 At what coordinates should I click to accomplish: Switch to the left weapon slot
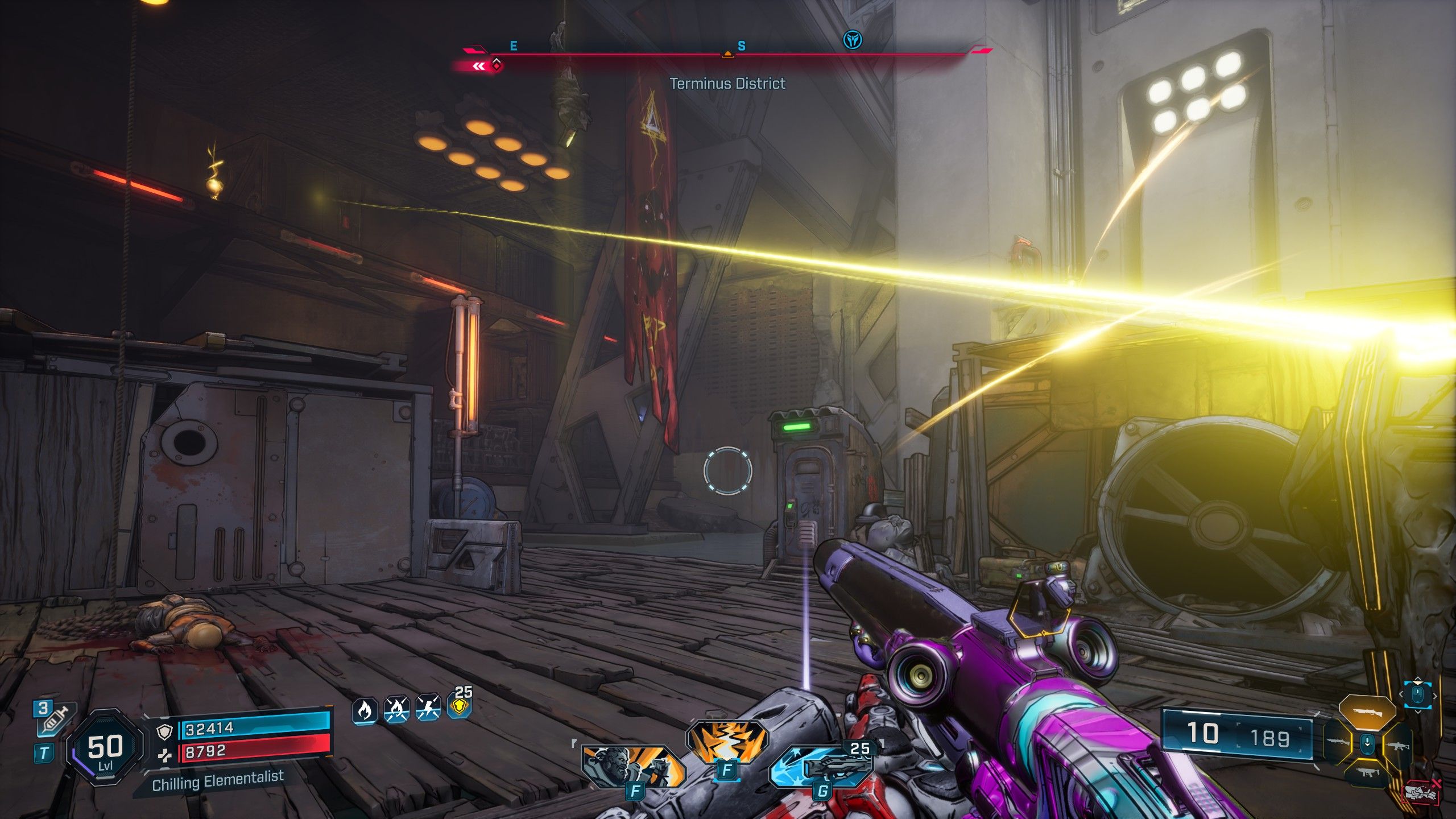point(1338,742)
